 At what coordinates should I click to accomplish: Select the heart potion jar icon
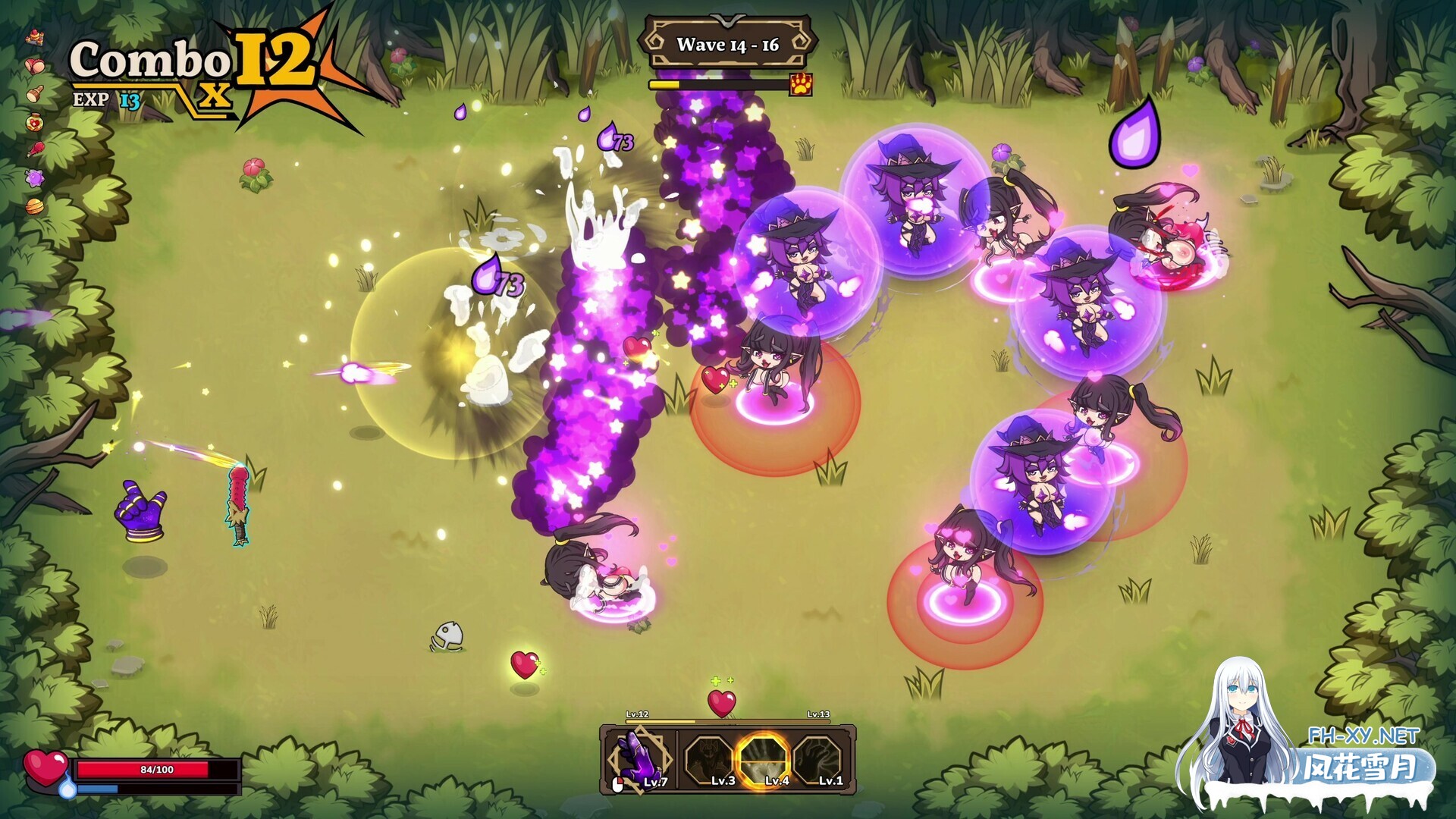pyautogui.click(x=34, y=122)
